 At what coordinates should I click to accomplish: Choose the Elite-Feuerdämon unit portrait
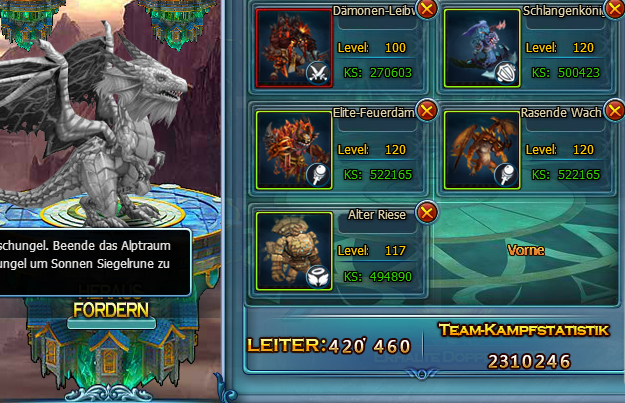pyautogui.click(x=294, y=148)
